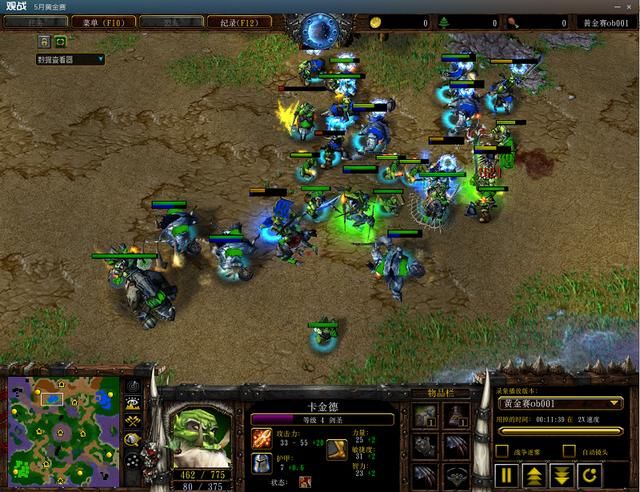Select the small green icon beside the padlock
The image size is (640, 492).
pos(61,42)
